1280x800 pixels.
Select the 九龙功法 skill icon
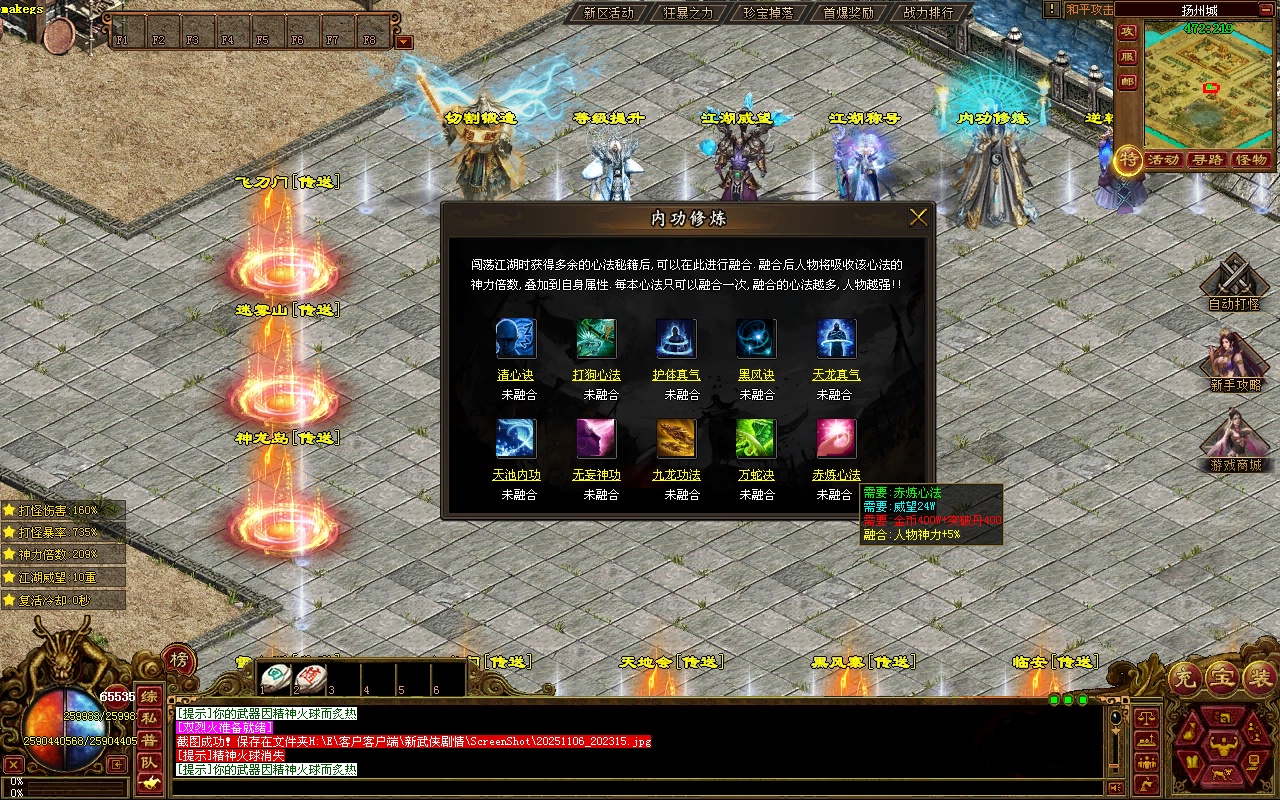tap(676, 439)
